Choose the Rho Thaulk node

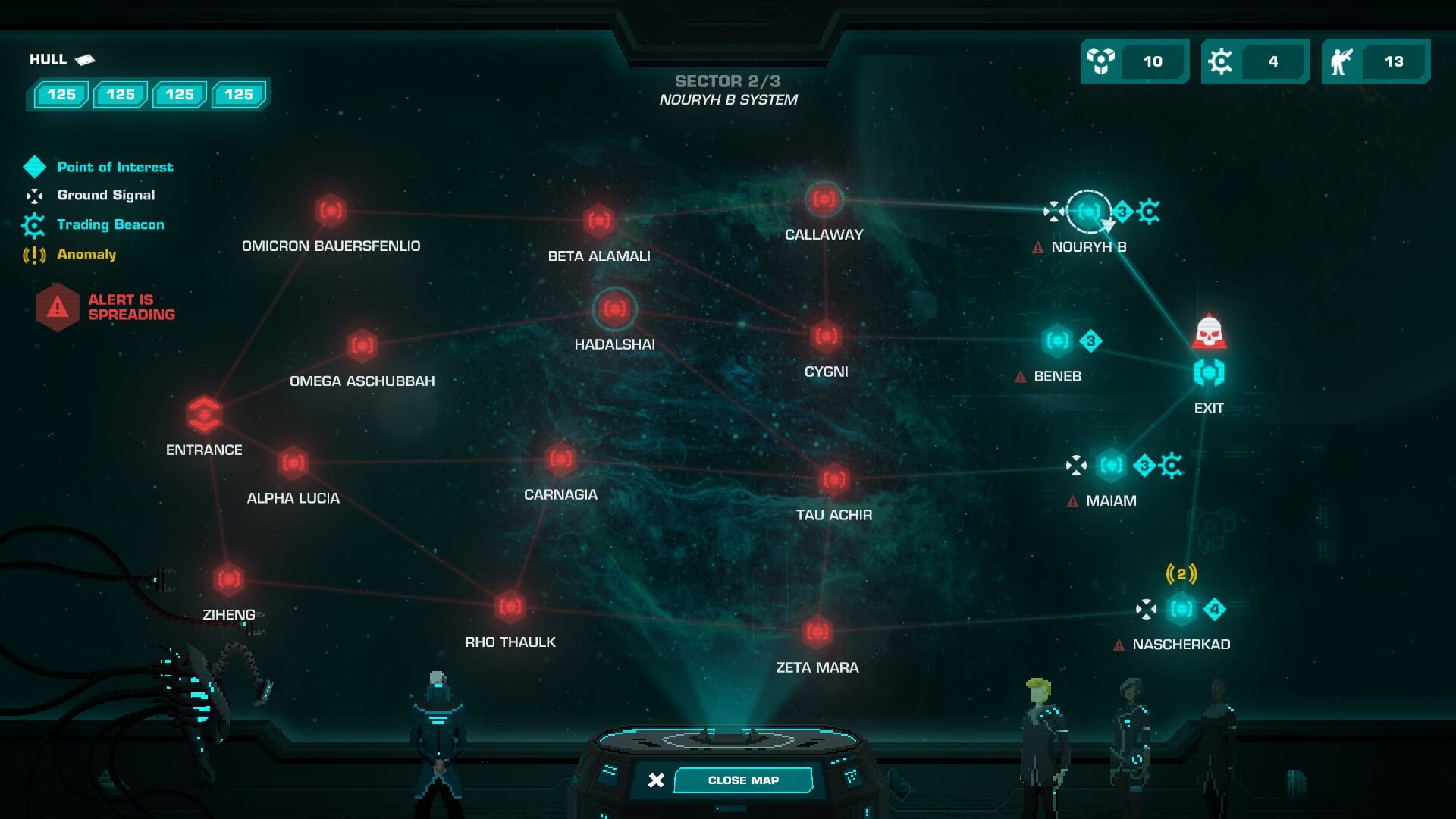(x=510, y=607)
